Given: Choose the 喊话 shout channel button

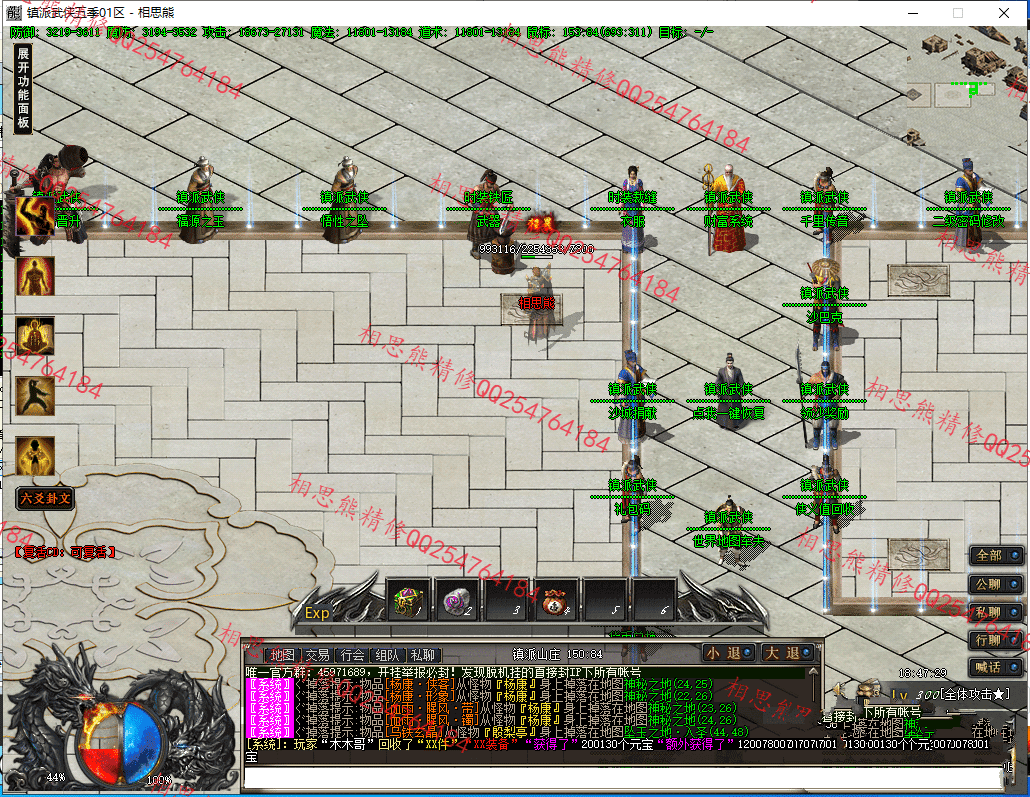Looking at the screenshot, I should click(x=995, y=667).
